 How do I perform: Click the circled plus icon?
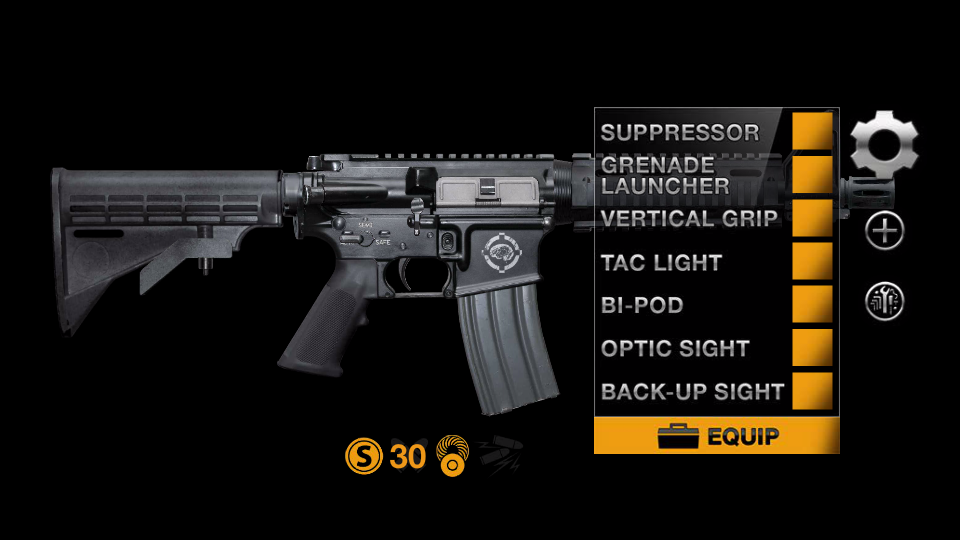[885, 232]
